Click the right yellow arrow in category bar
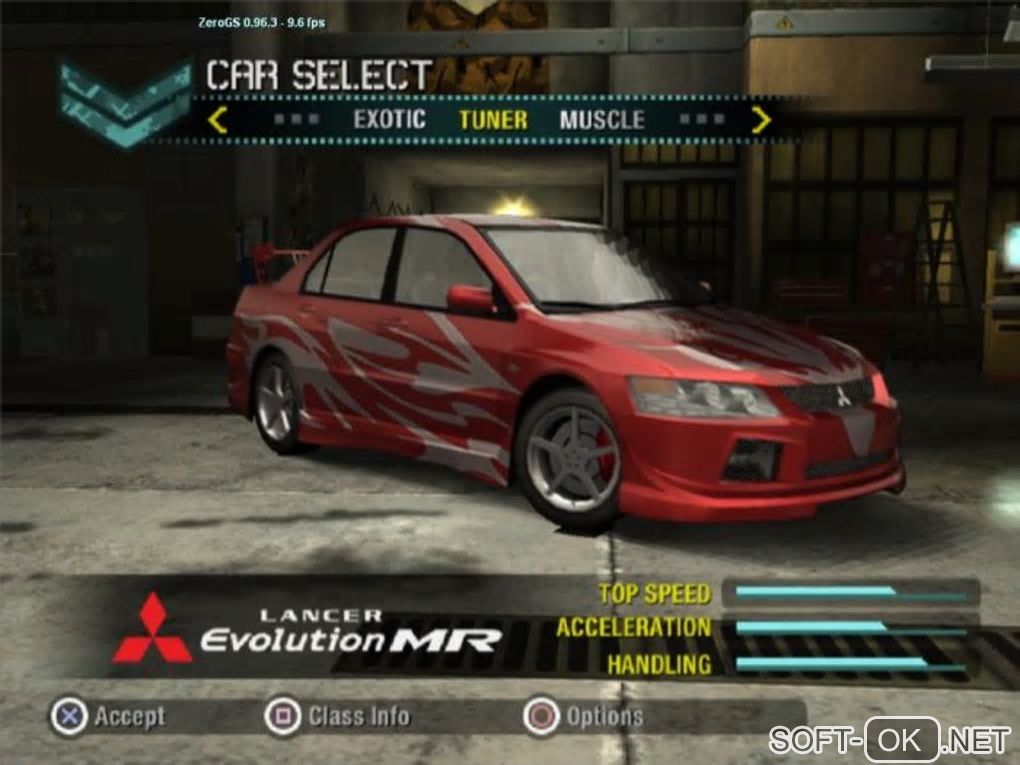Image resolution: width=1020 pixels, height=765 pixels. tap(762, 121)
